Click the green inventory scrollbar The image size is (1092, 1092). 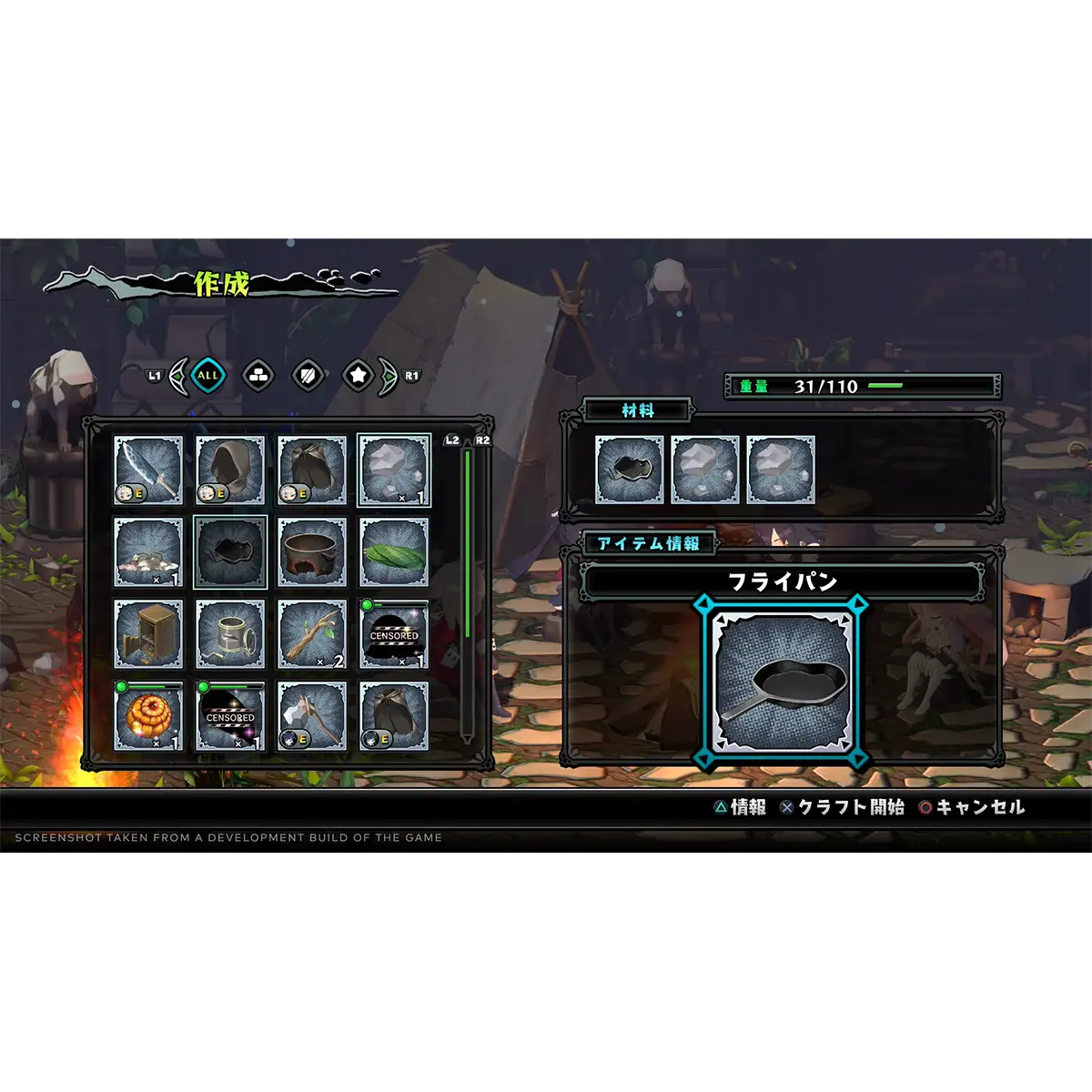[x=468, y=546]
